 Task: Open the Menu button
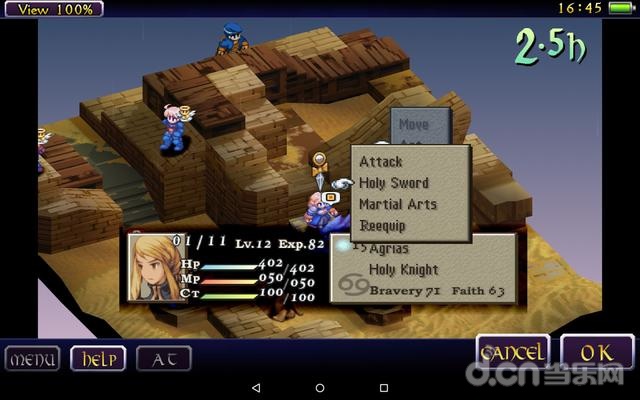click(33, 358)
